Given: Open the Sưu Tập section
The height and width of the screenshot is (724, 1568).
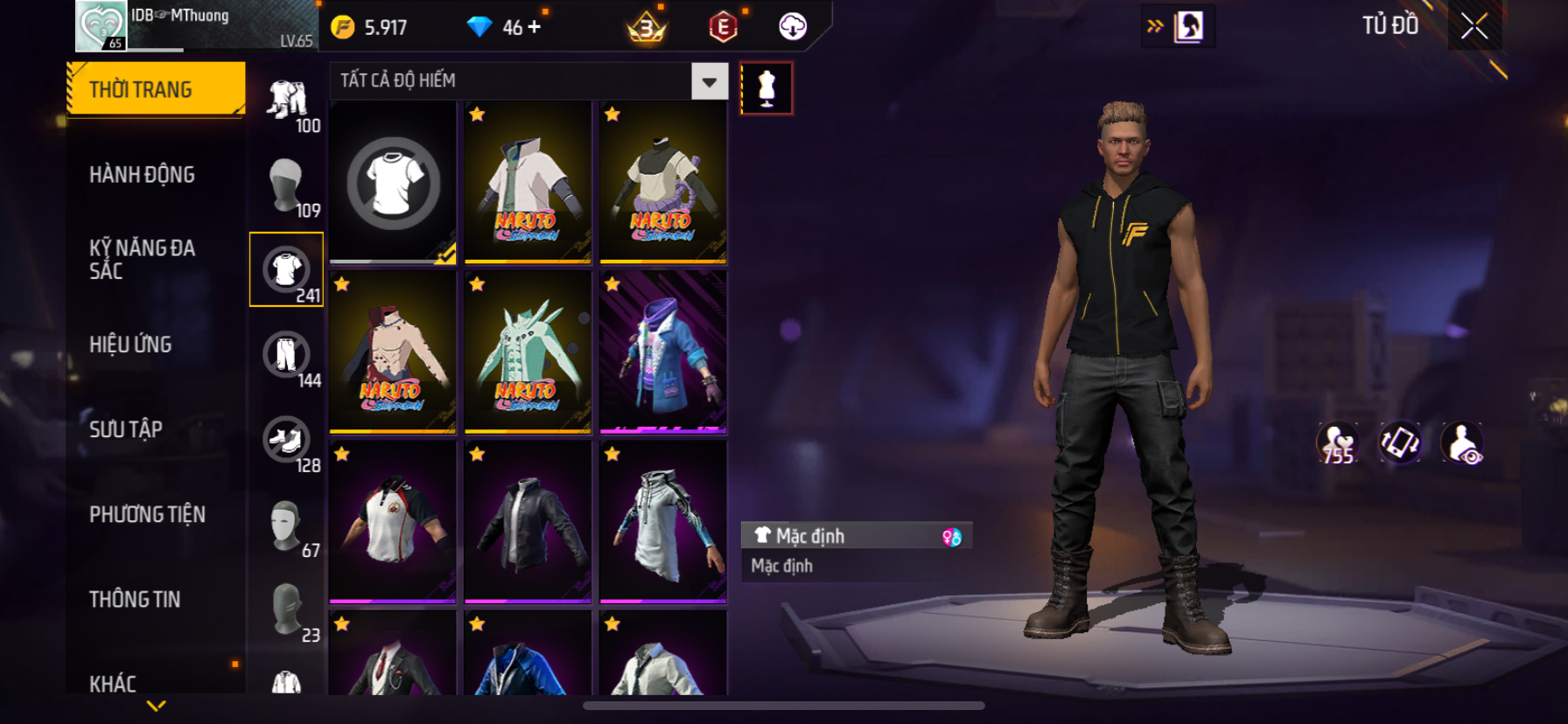Looking at the screenshot, I should pos(126,429).
